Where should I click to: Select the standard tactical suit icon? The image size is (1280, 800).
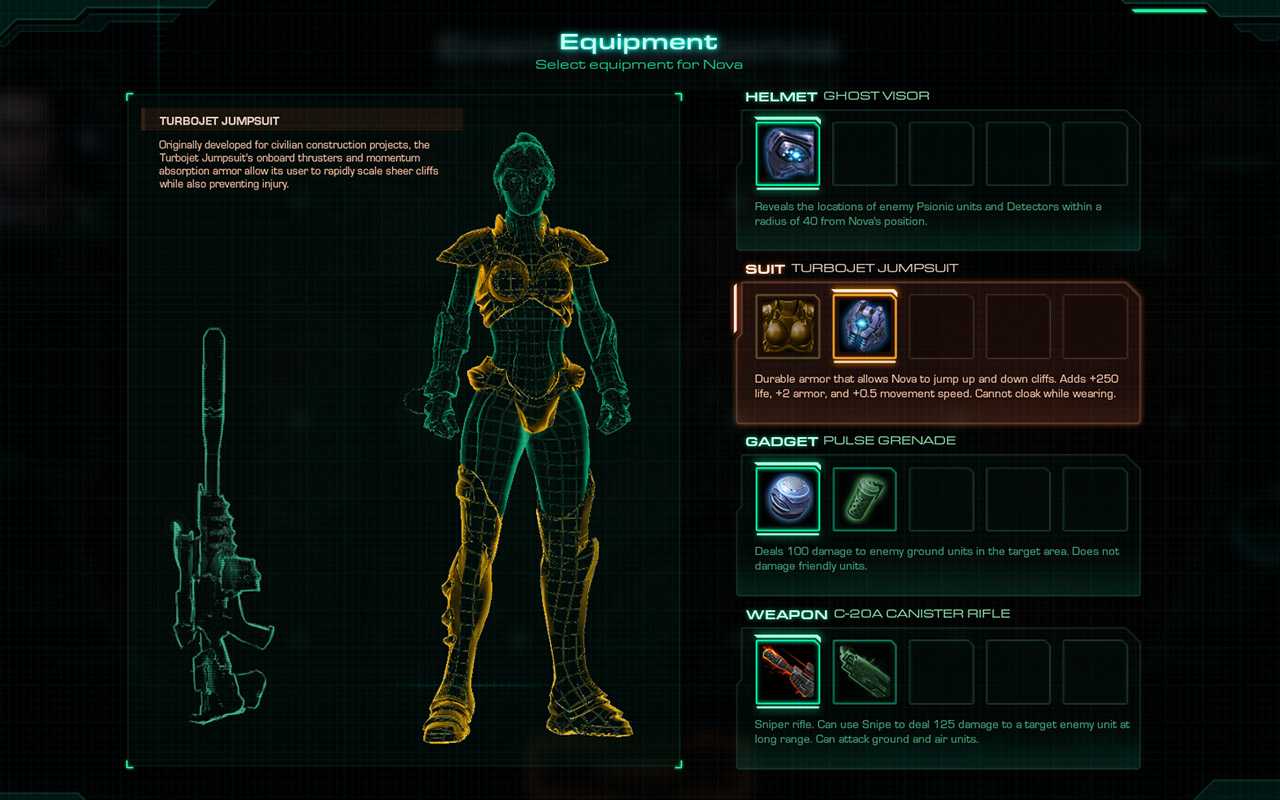pos(786,324)
